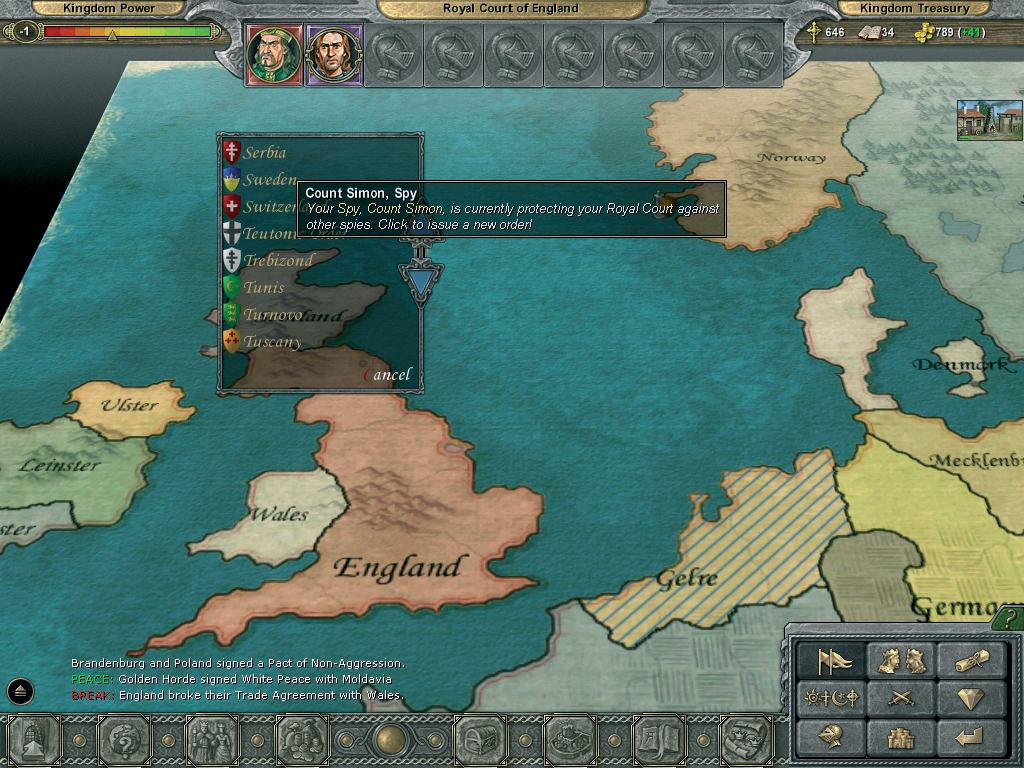Open the knight helmet button
This screenshot has width=1024, height=768.
[x=833, y=737]
